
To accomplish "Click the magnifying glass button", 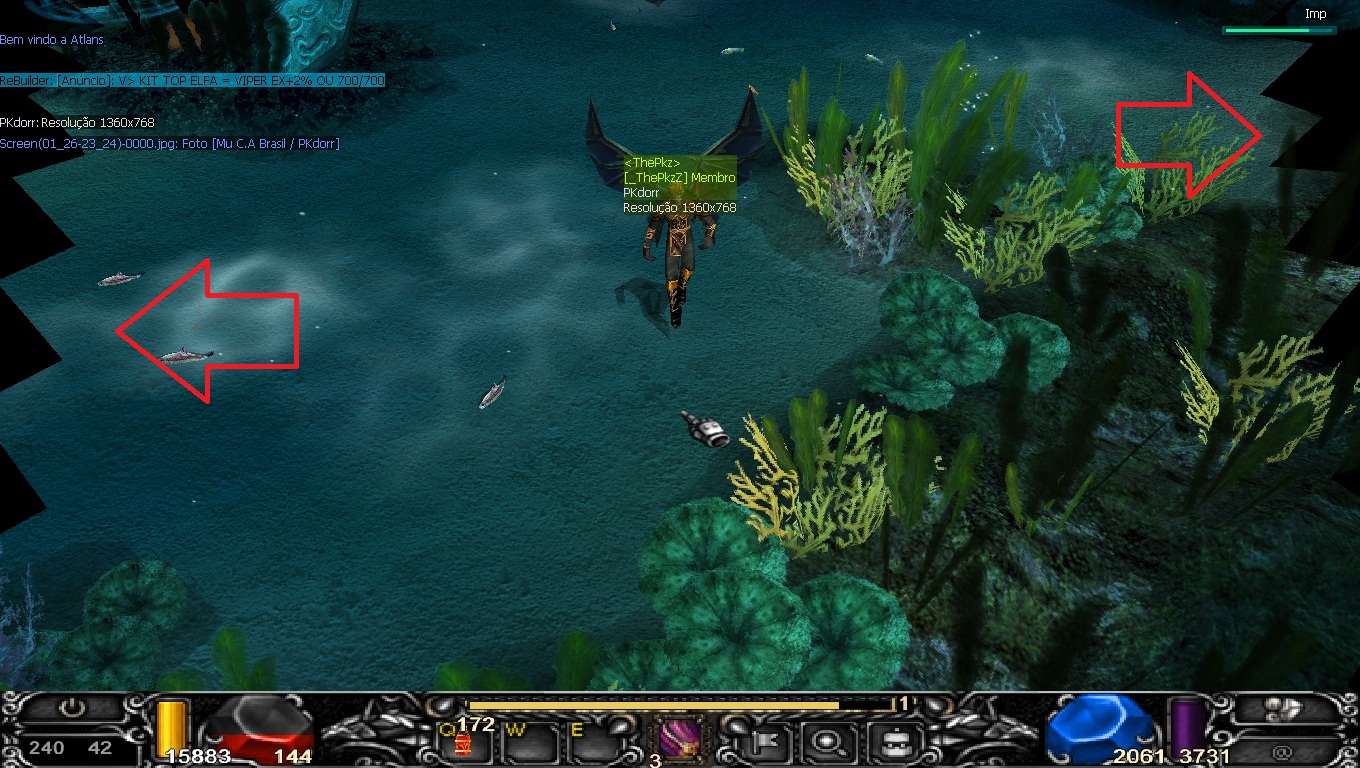I will click(x=827, y=742).
